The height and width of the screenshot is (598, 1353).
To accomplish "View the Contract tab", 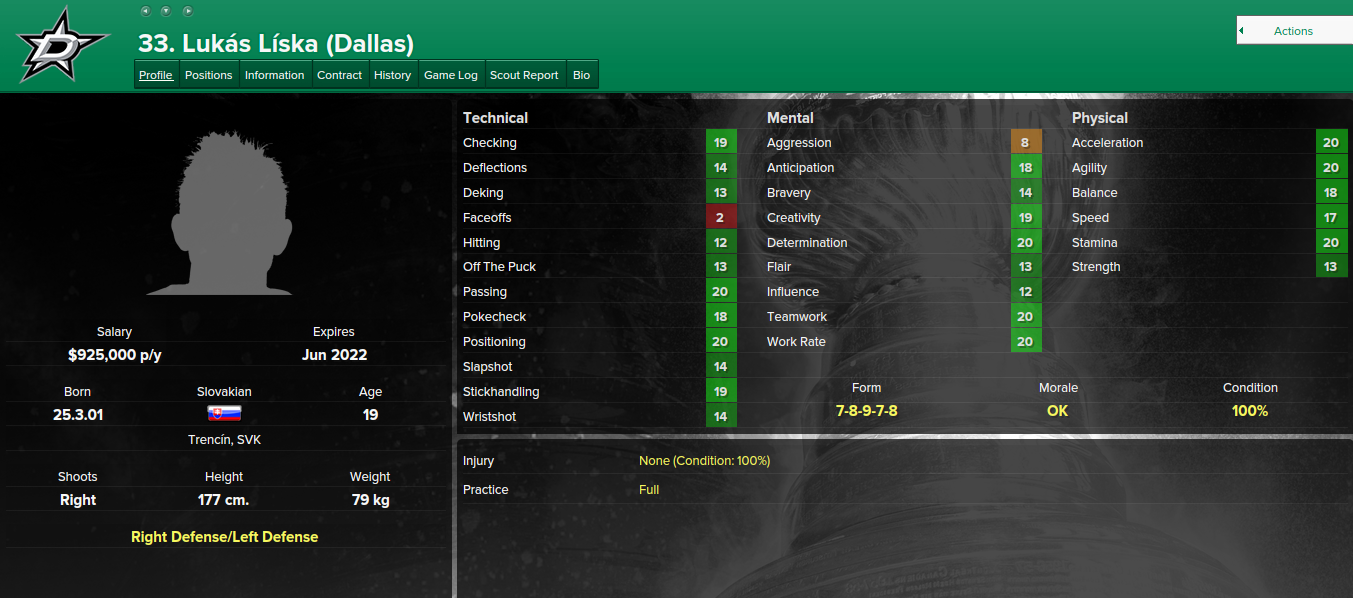I will [339, 75].
